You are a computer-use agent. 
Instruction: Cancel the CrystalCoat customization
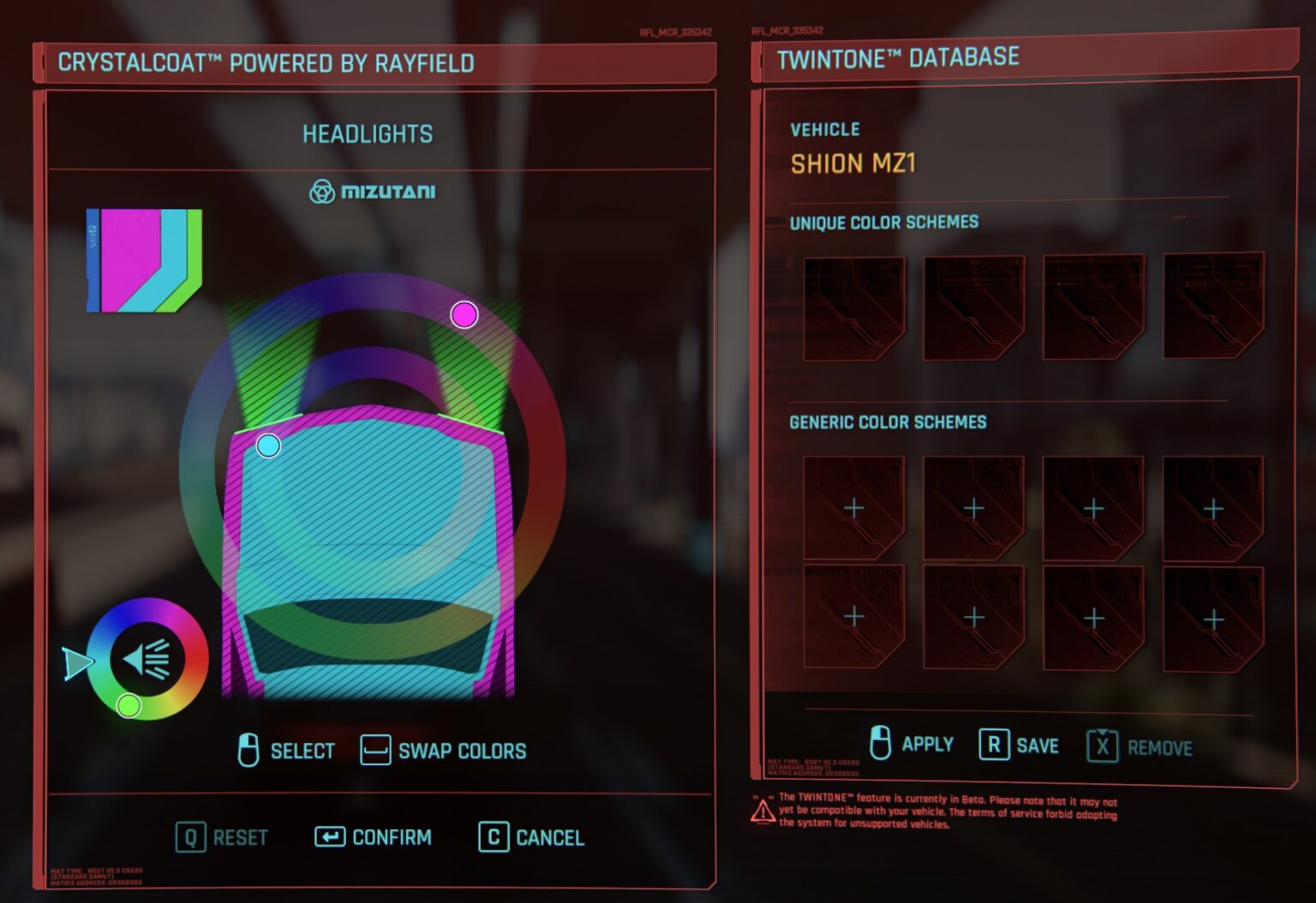(531, 837)
